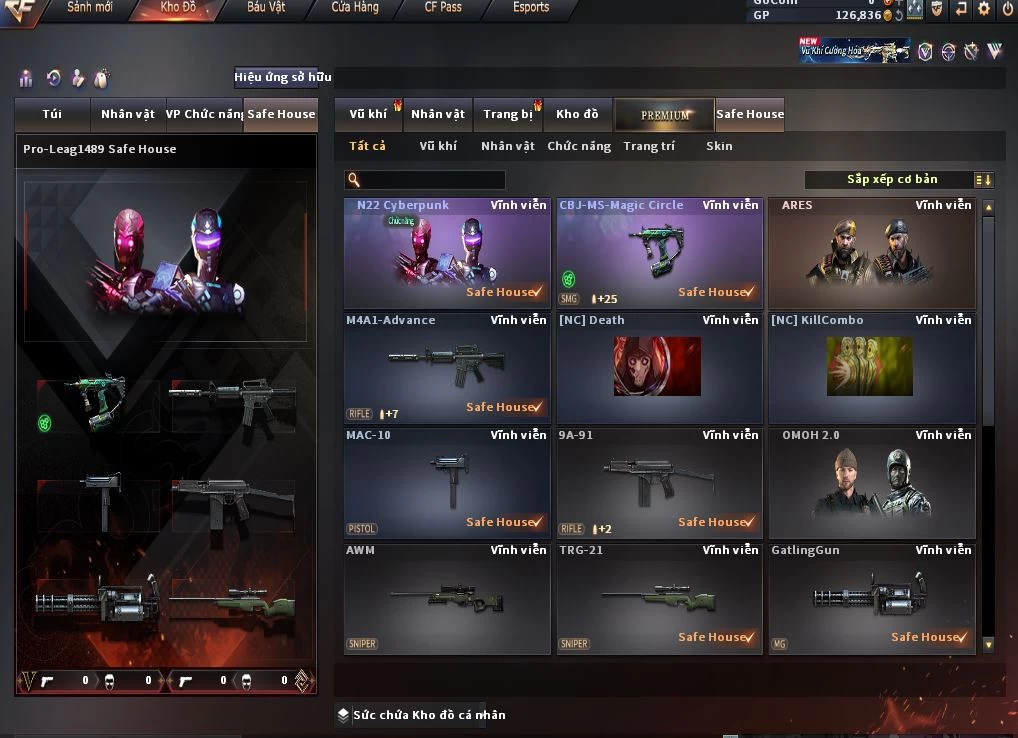Return to Sảnh mới lobby
Image resolution: width=1018 pixels, height=738 pixels.
pos(91,8)
